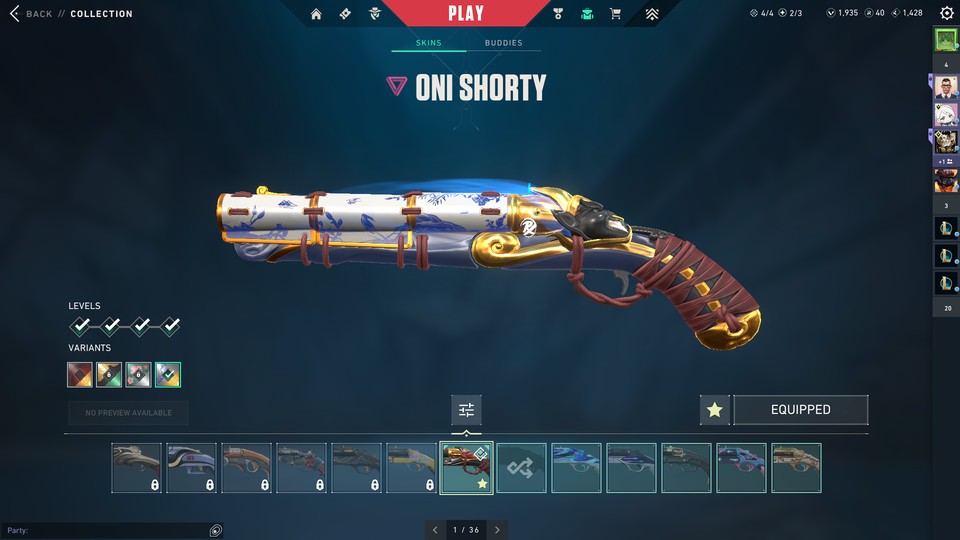This screenshot has height=540, width=960.
Task: Open the store shopping cart icon
Action: pyautogui.click(x=615, y=14)
